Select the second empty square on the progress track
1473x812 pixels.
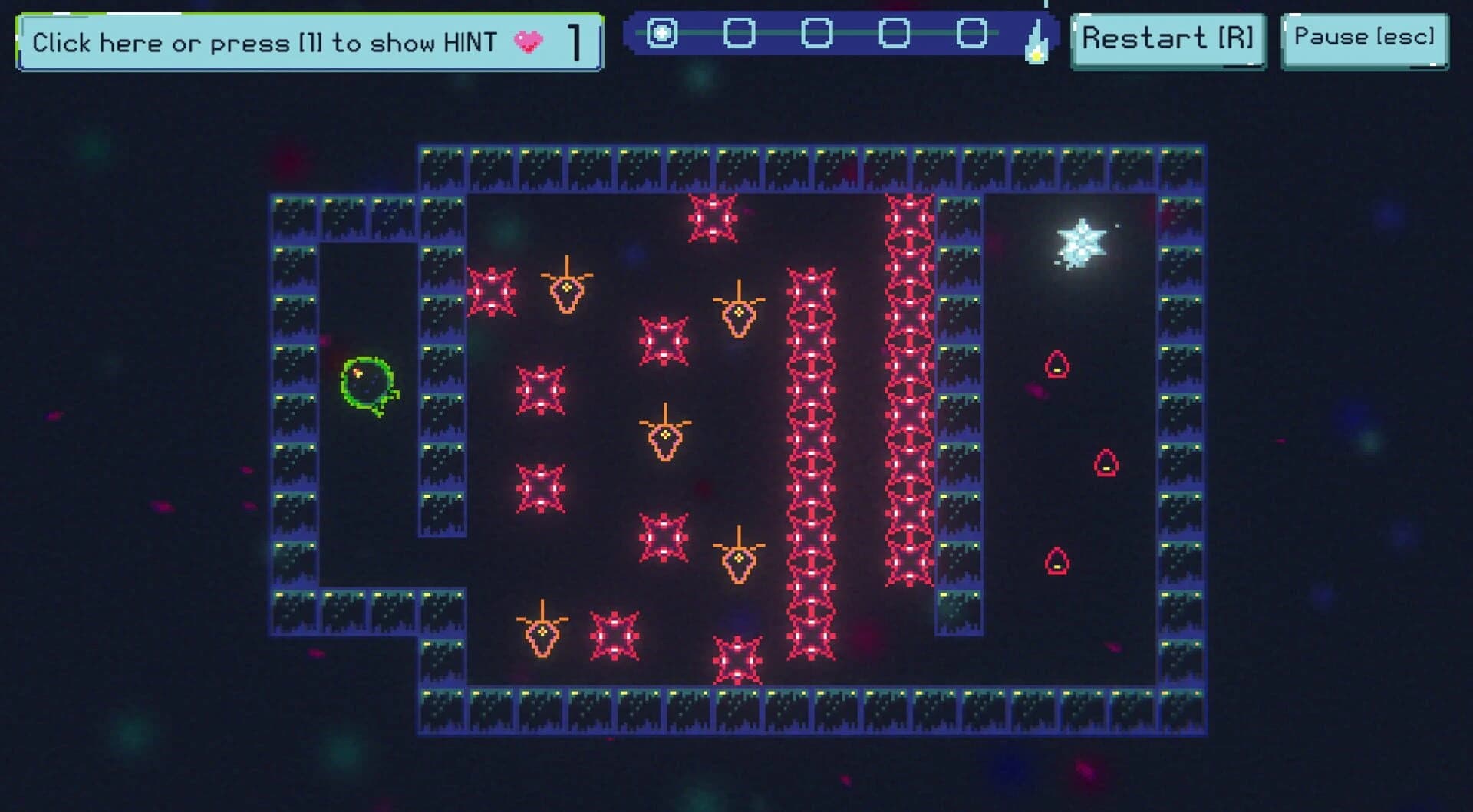[738, 32]
